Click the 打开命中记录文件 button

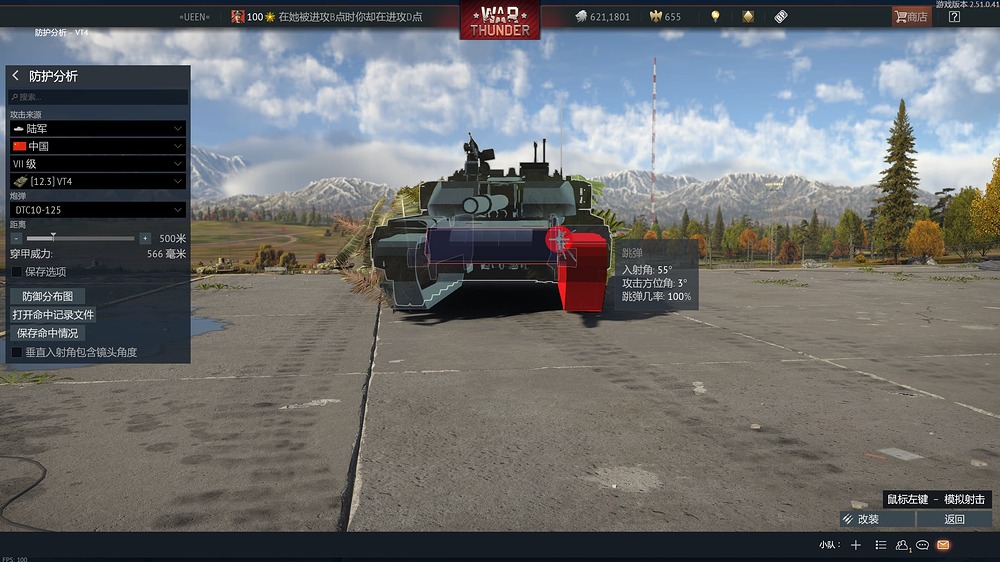(54, 314)
